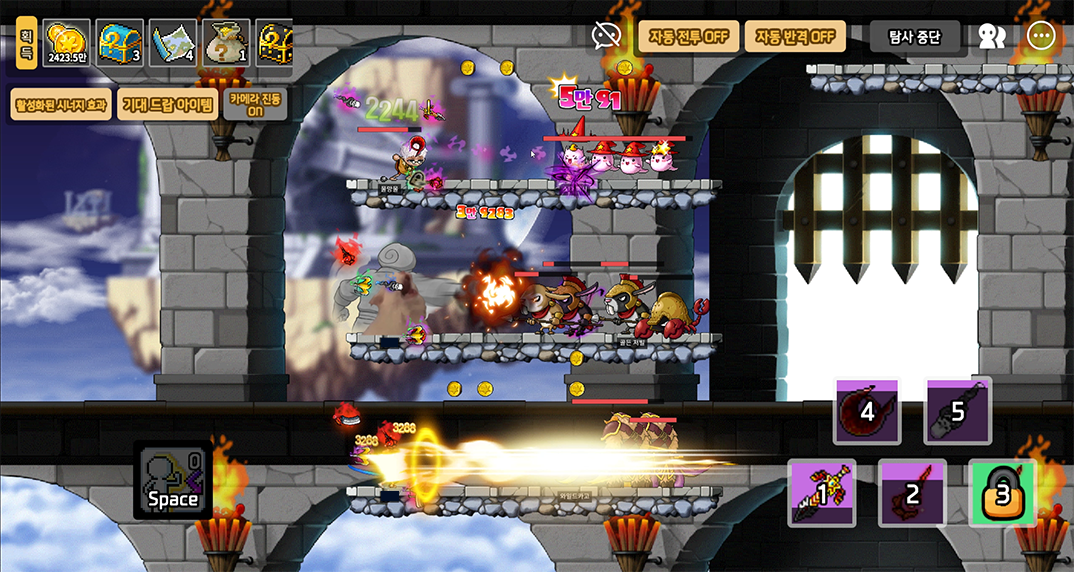Select the map scroll loot slot
Image resolution: width=1074 pixels, height=572 pixels.
click(x=173, y=43)
